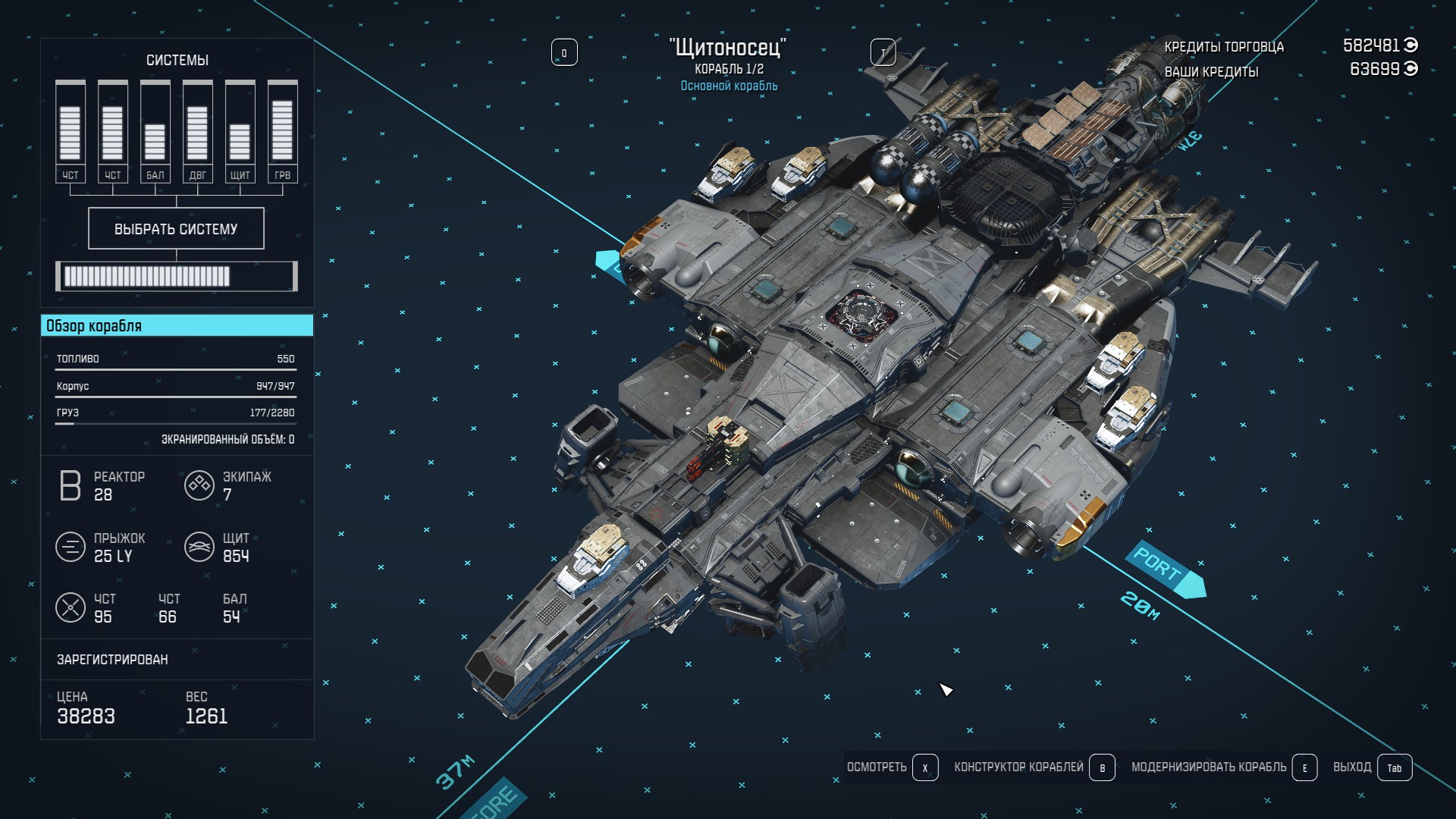Choose ОСМОТРЕТЬ to inspect the ship
This screenshot has height=819, width=1456.
point(892,767)
